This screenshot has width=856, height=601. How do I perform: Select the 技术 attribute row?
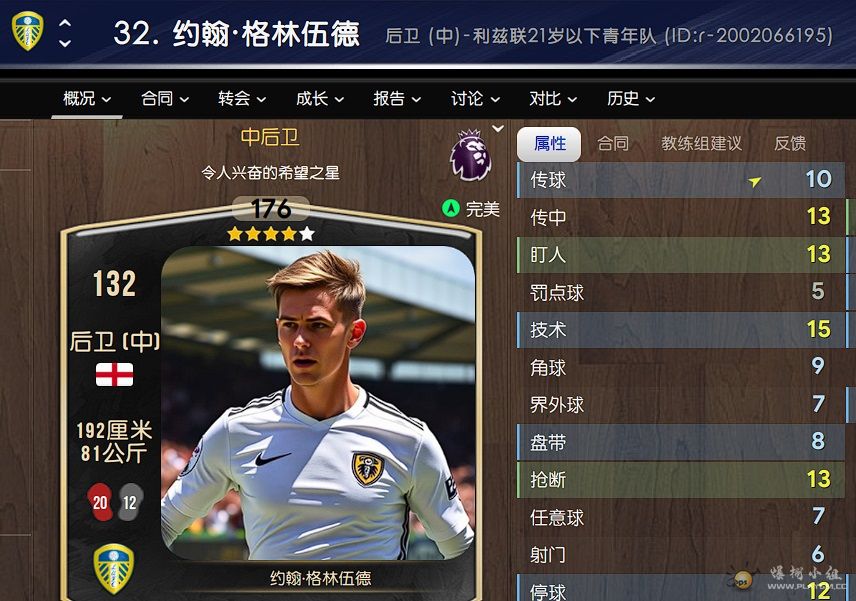(x=680, y=329)
